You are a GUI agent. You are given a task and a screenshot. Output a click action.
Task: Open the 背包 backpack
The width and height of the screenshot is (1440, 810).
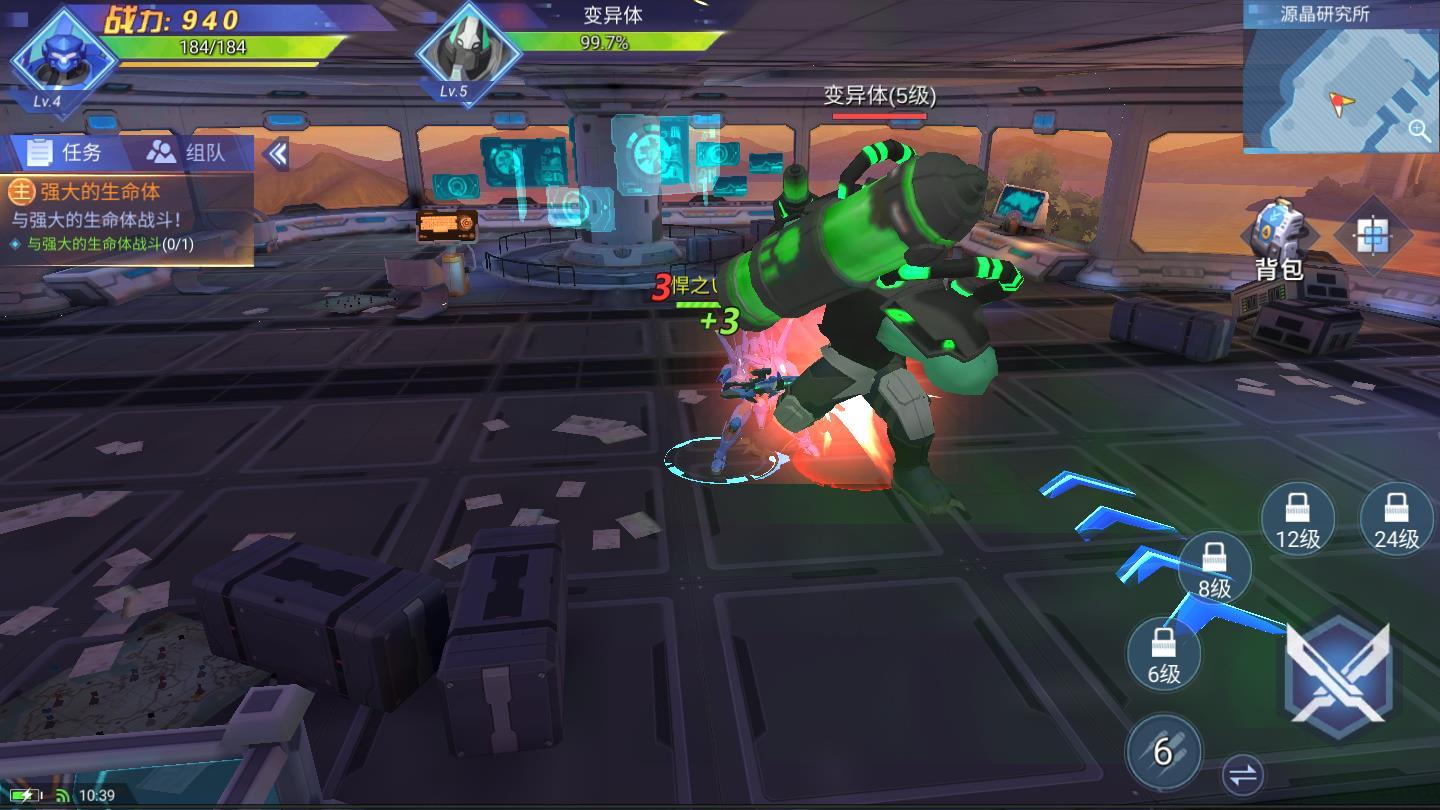(x=1279, y=238)
